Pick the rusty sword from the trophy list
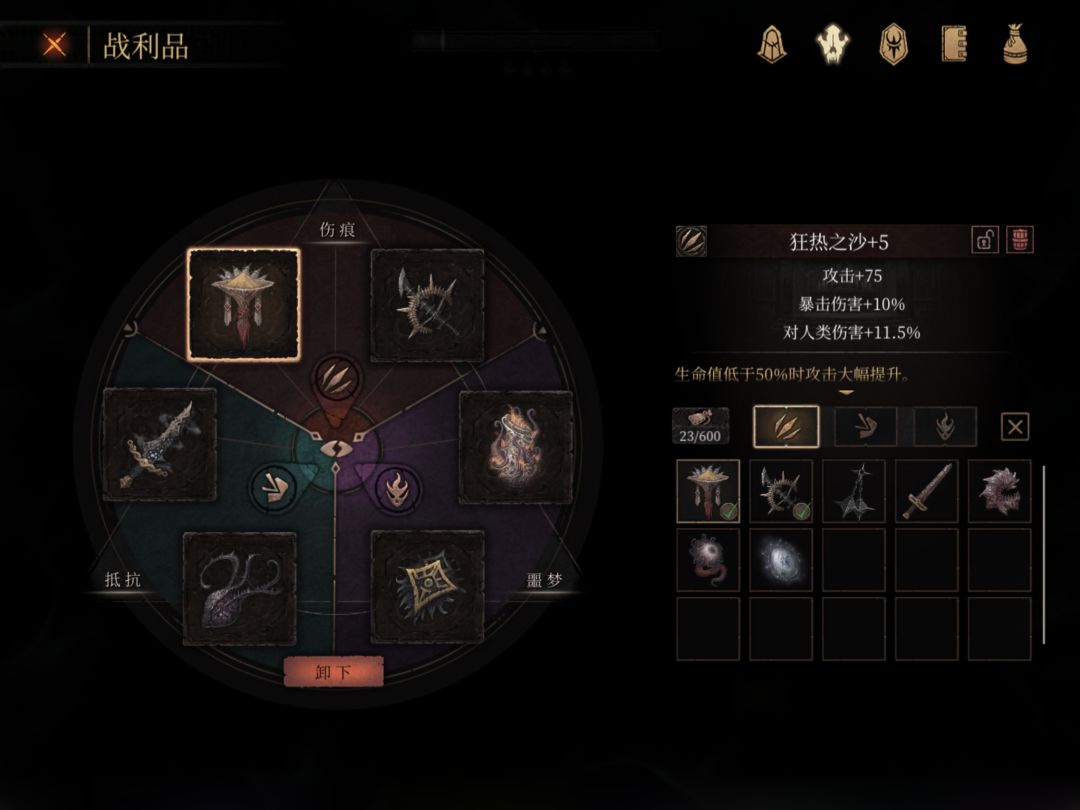1080x810 pixels. click(926, 491)
